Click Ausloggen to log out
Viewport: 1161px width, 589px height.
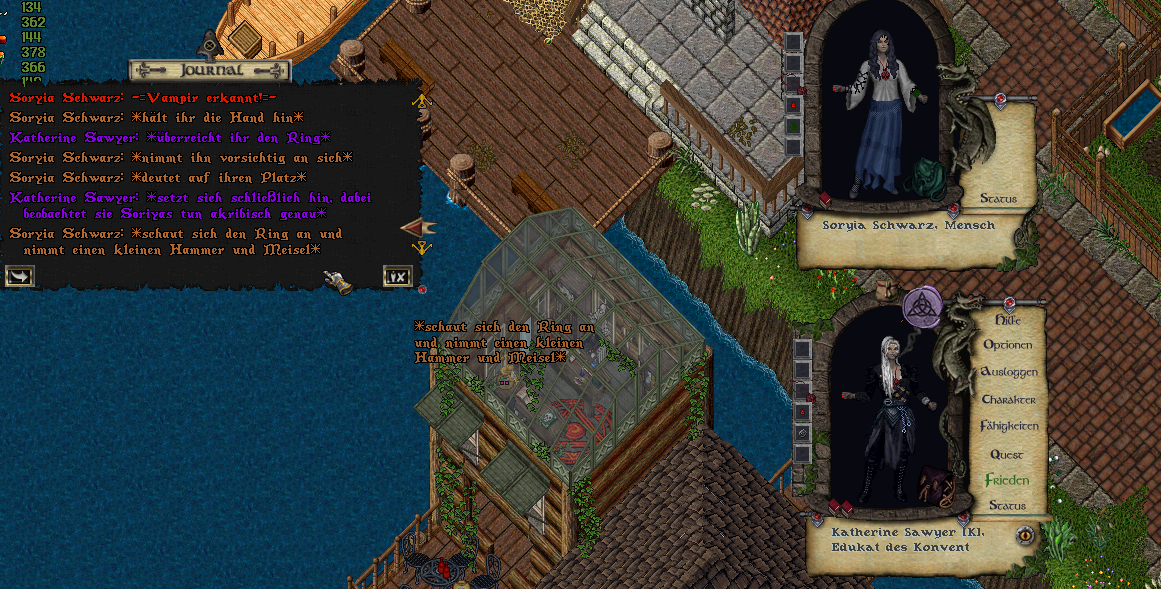[x=1009, y=372]
